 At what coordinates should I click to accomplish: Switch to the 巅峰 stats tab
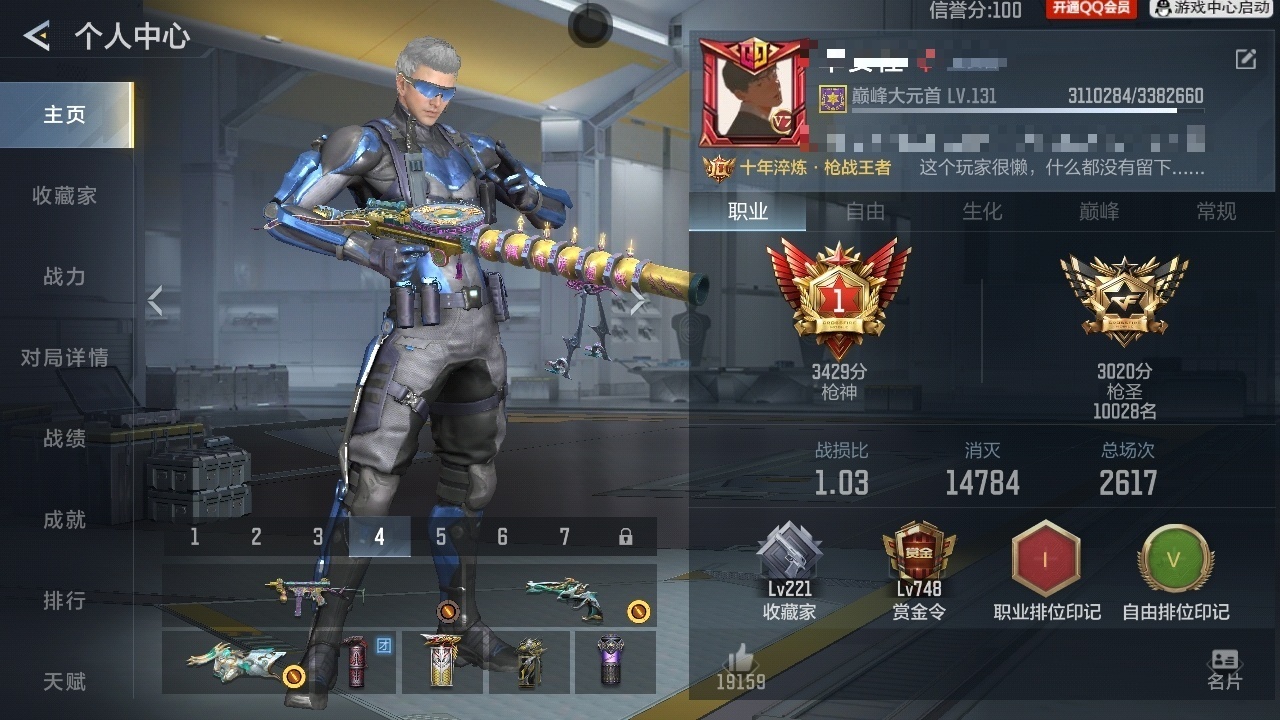pyautogui.click(x=1099, y=212)
